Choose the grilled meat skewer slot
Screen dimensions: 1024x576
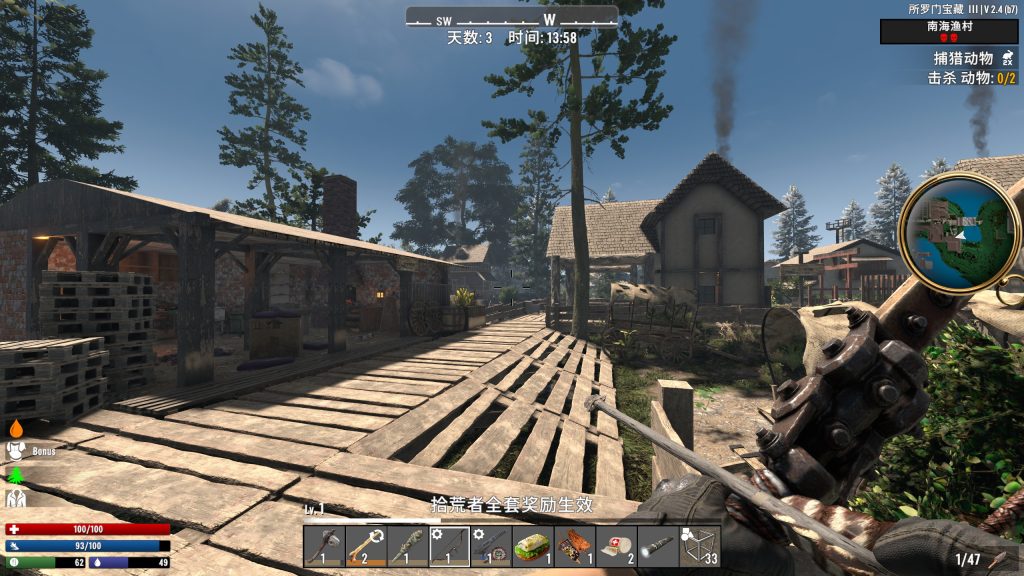pyautogui.click(x=575, y=546)
